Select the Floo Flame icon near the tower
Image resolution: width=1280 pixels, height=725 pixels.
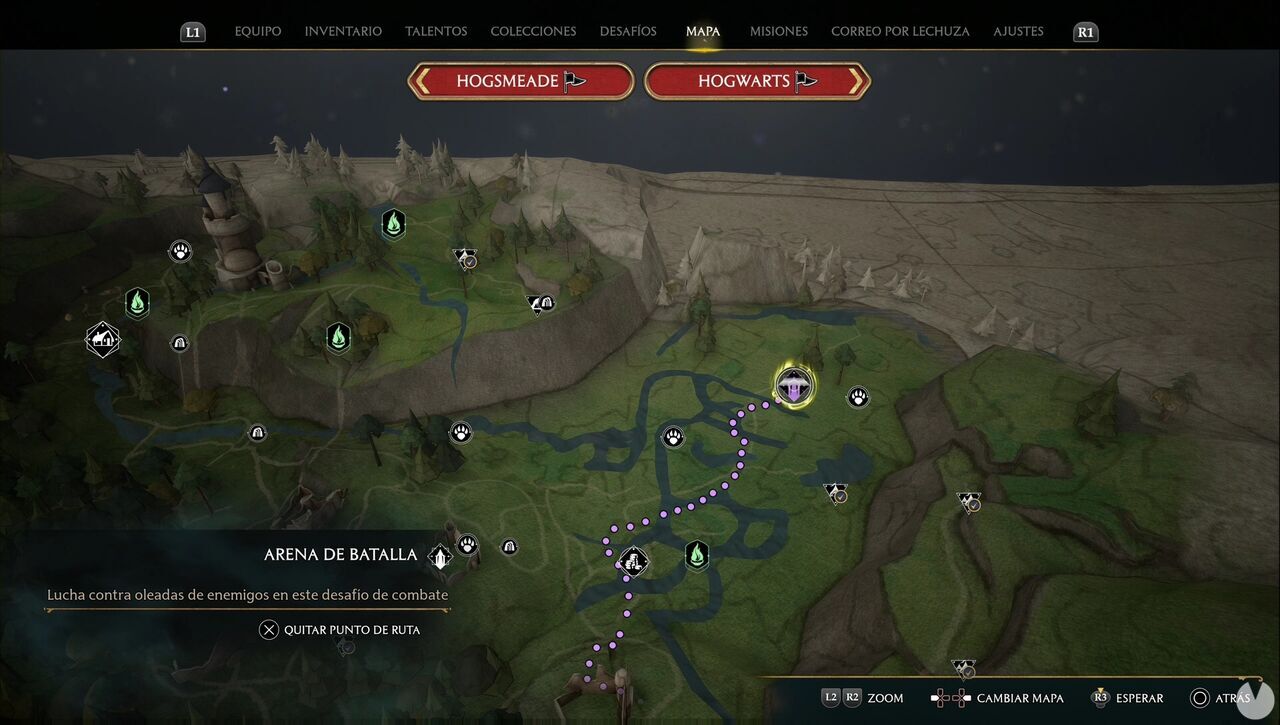pos(393,224)
